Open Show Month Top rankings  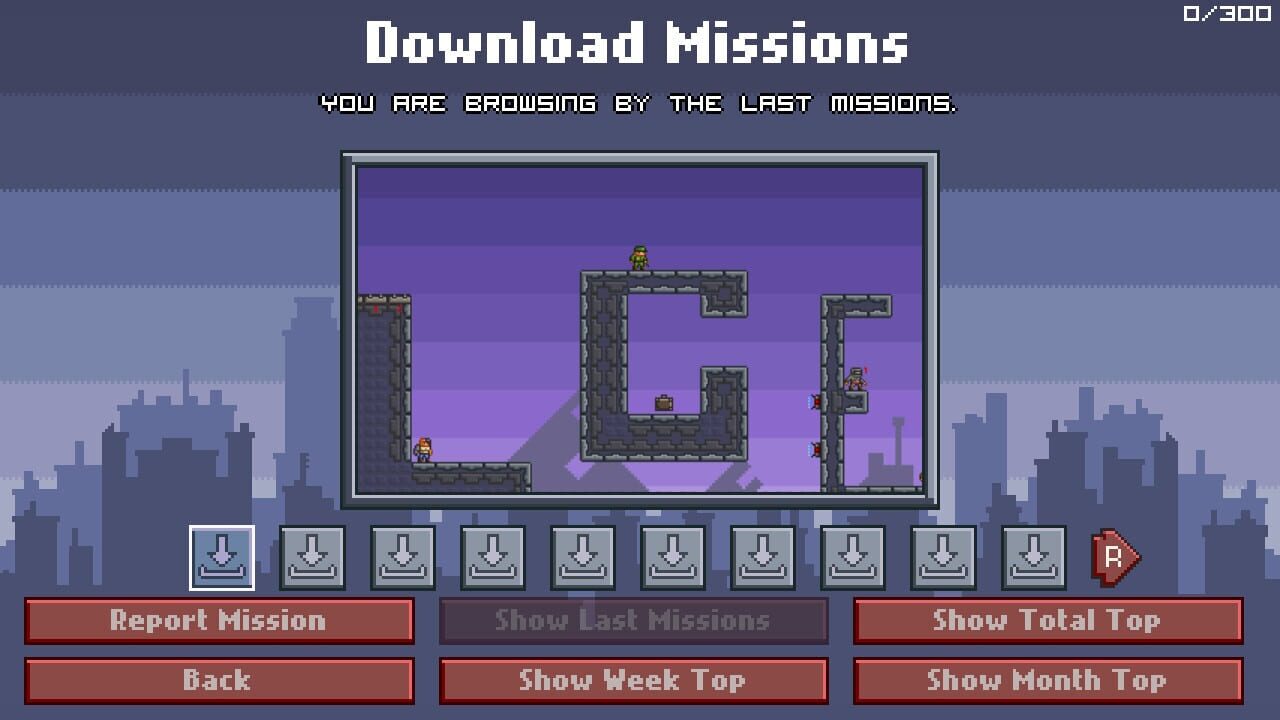click(x=1049, y=681)
